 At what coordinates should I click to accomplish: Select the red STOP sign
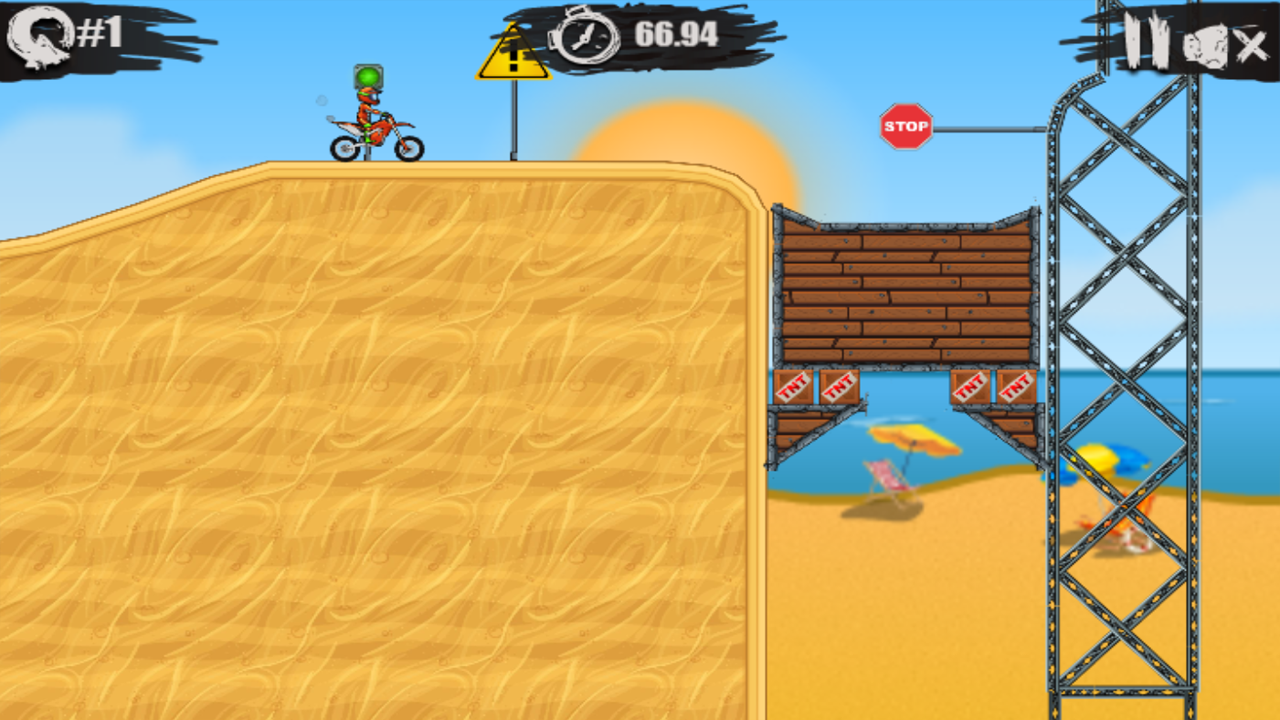(x=908, y=126)
